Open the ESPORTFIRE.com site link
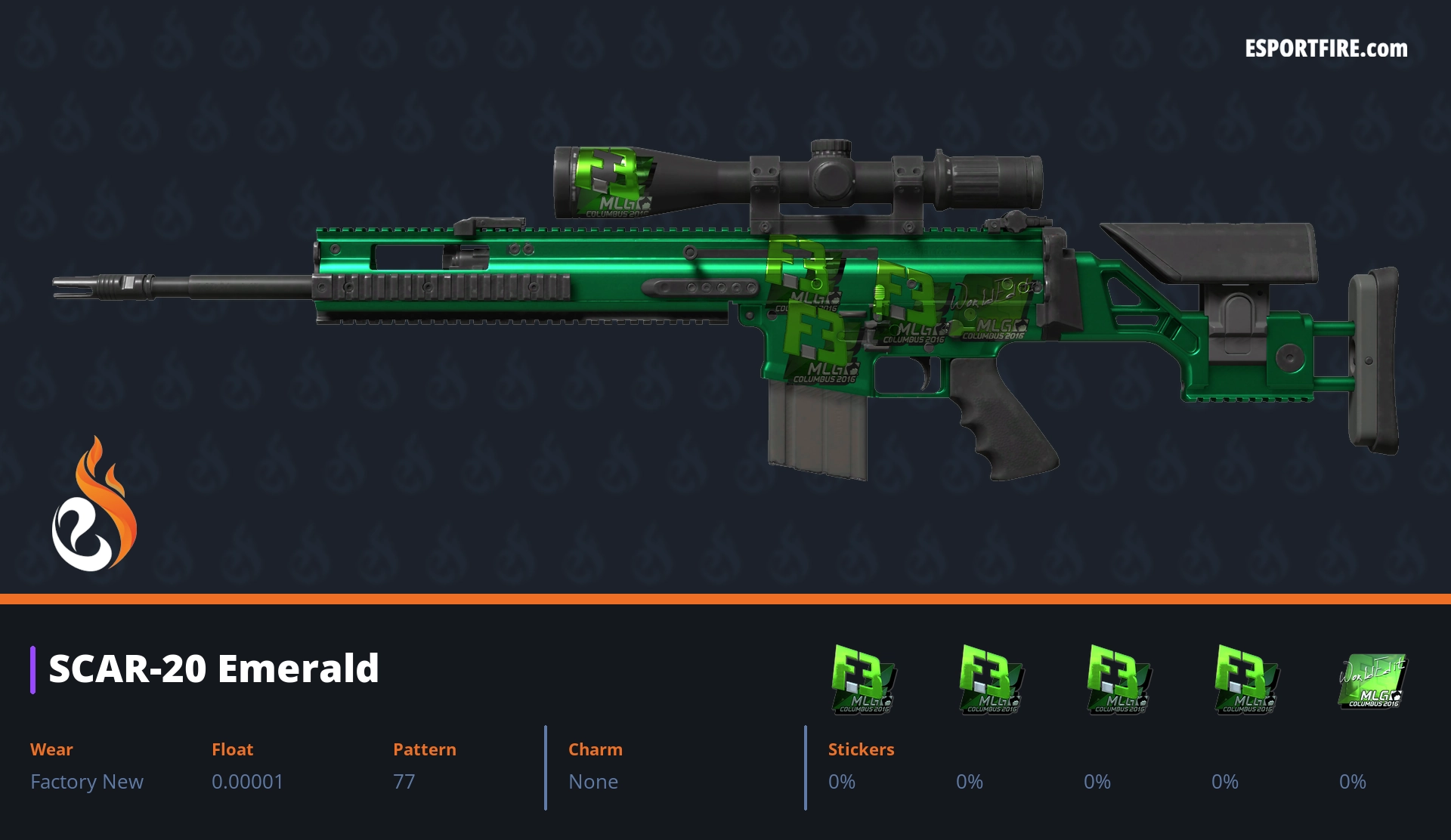Viewport: 1451px width, 840px height. (1326, 49)
